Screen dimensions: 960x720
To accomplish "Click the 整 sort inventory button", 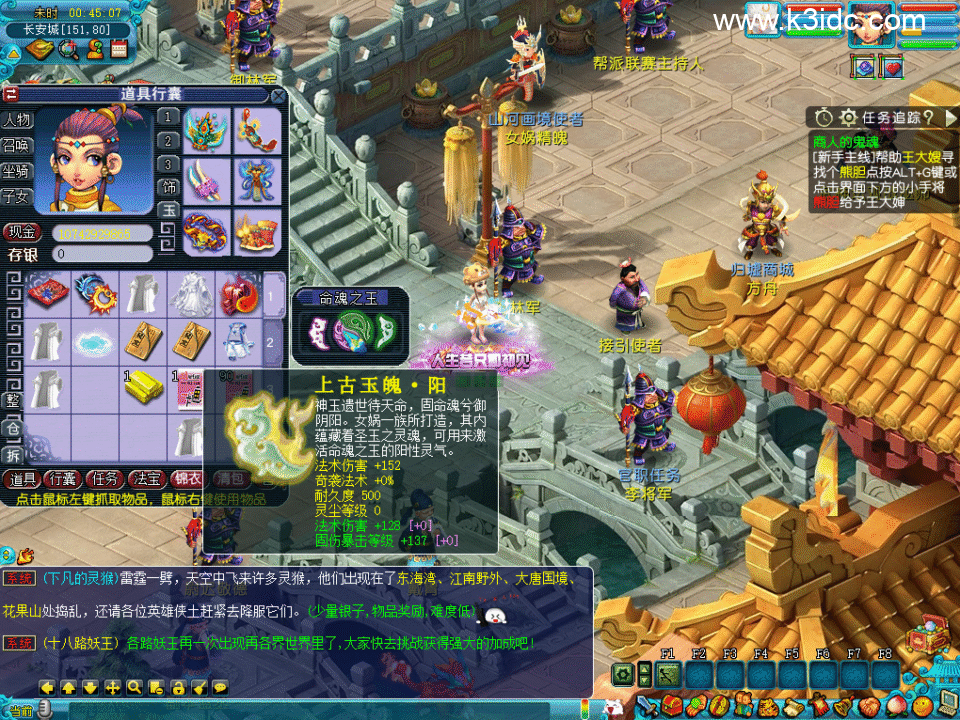I will 13,400.
